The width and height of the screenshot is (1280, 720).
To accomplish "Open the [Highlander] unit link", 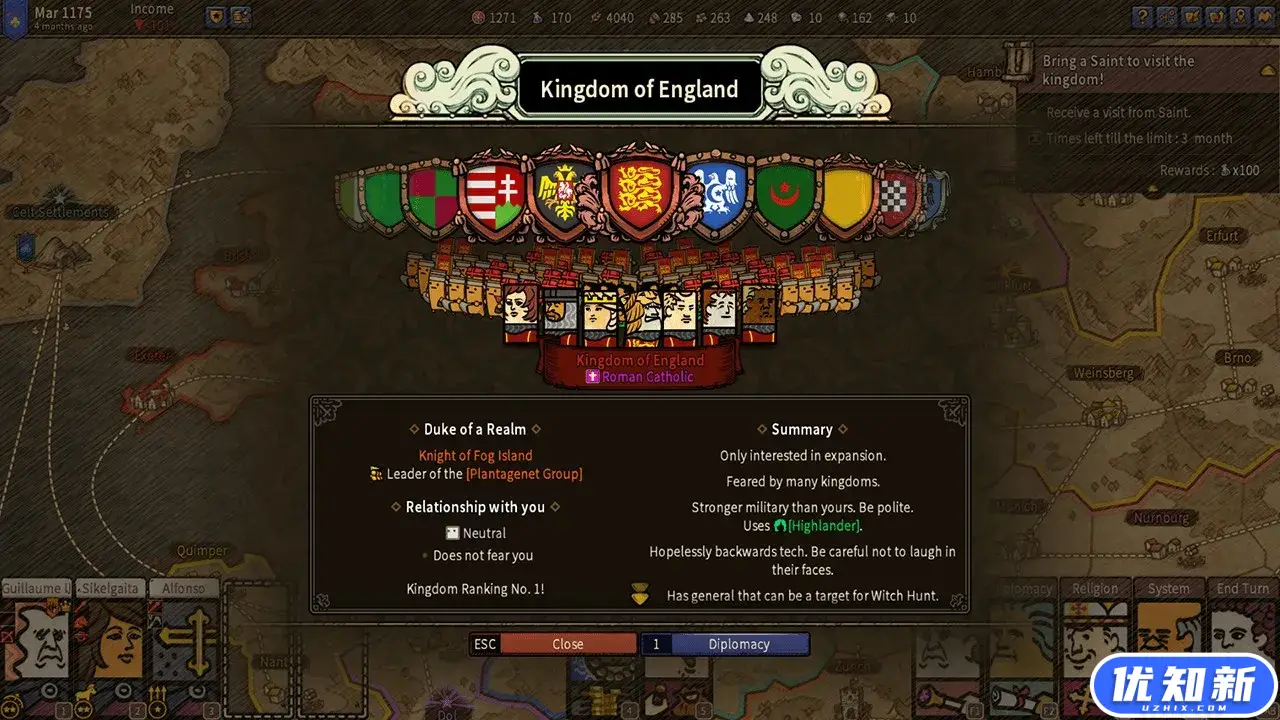I will pos(824,525).
